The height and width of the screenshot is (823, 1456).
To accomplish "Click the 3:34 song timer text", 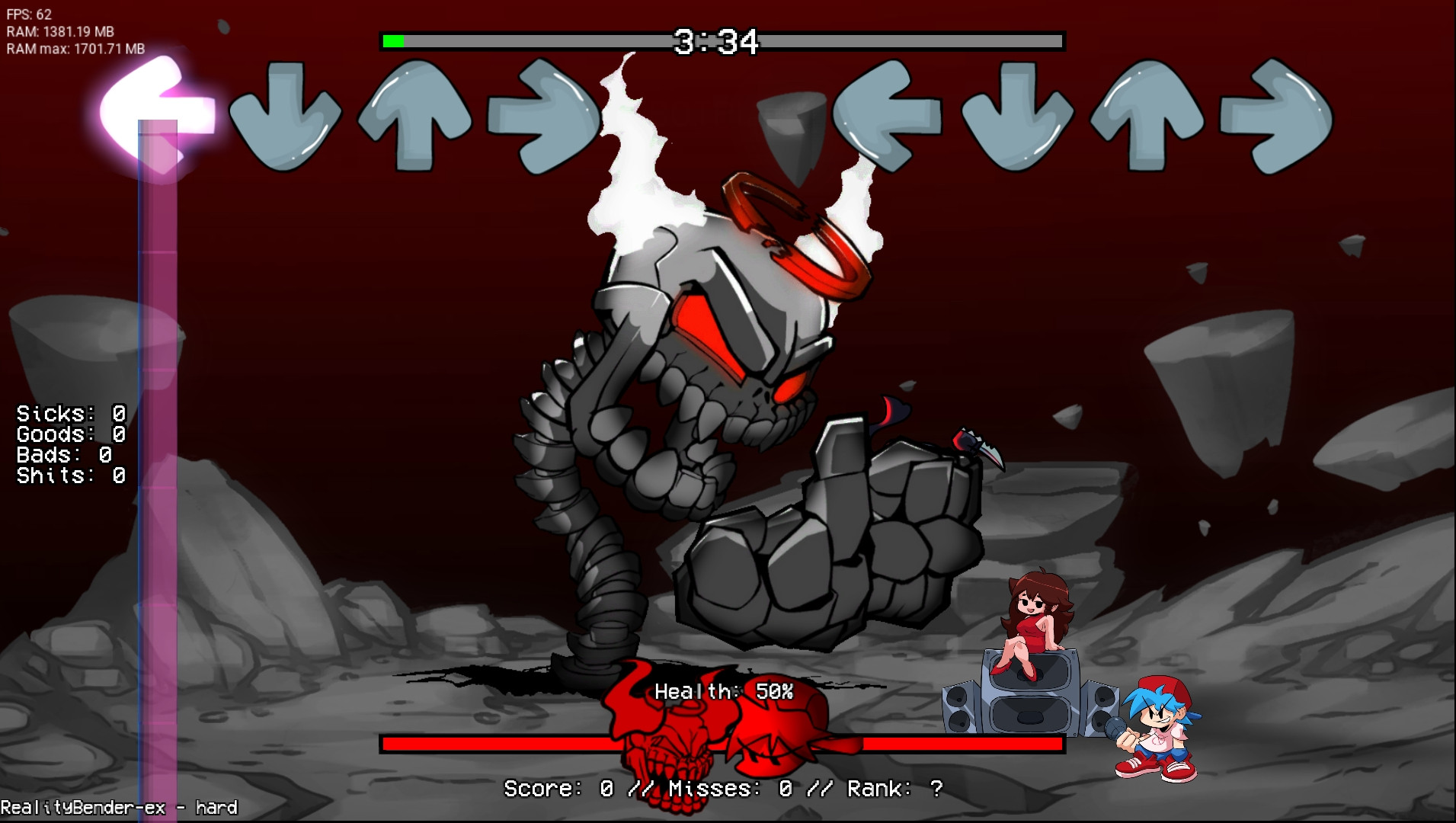I will tap(715, 42).
